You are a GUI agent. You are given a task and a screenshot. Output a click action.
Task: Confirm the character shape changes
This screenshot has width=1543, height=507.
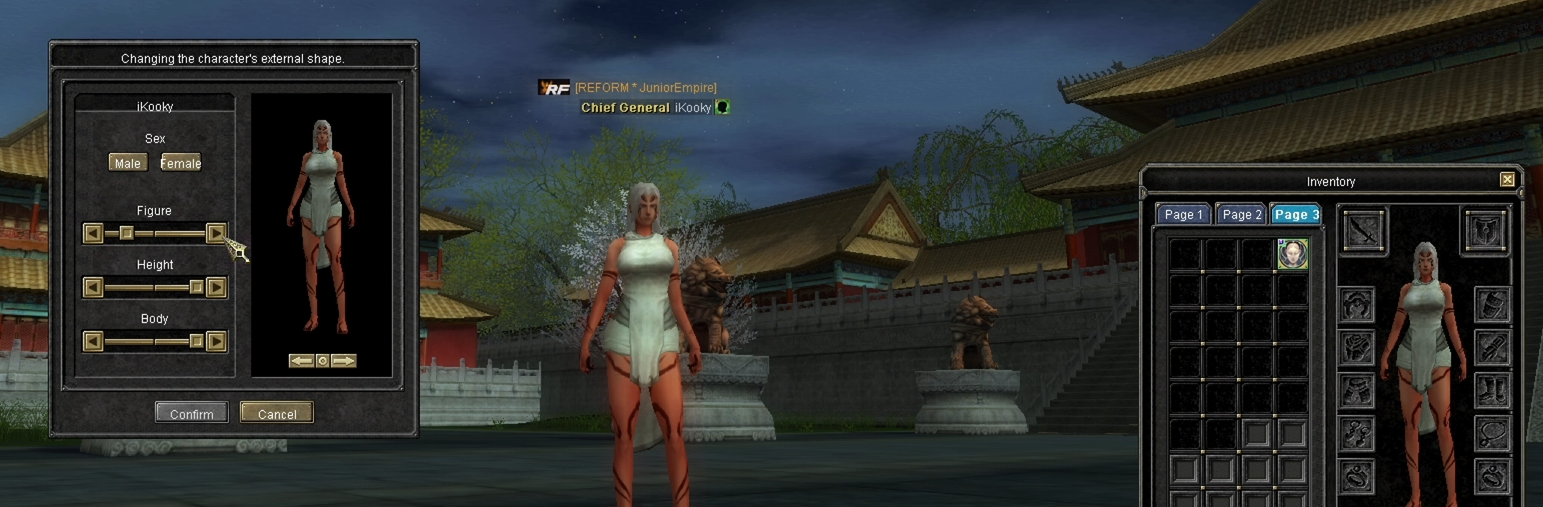click(x=191, y=413)
